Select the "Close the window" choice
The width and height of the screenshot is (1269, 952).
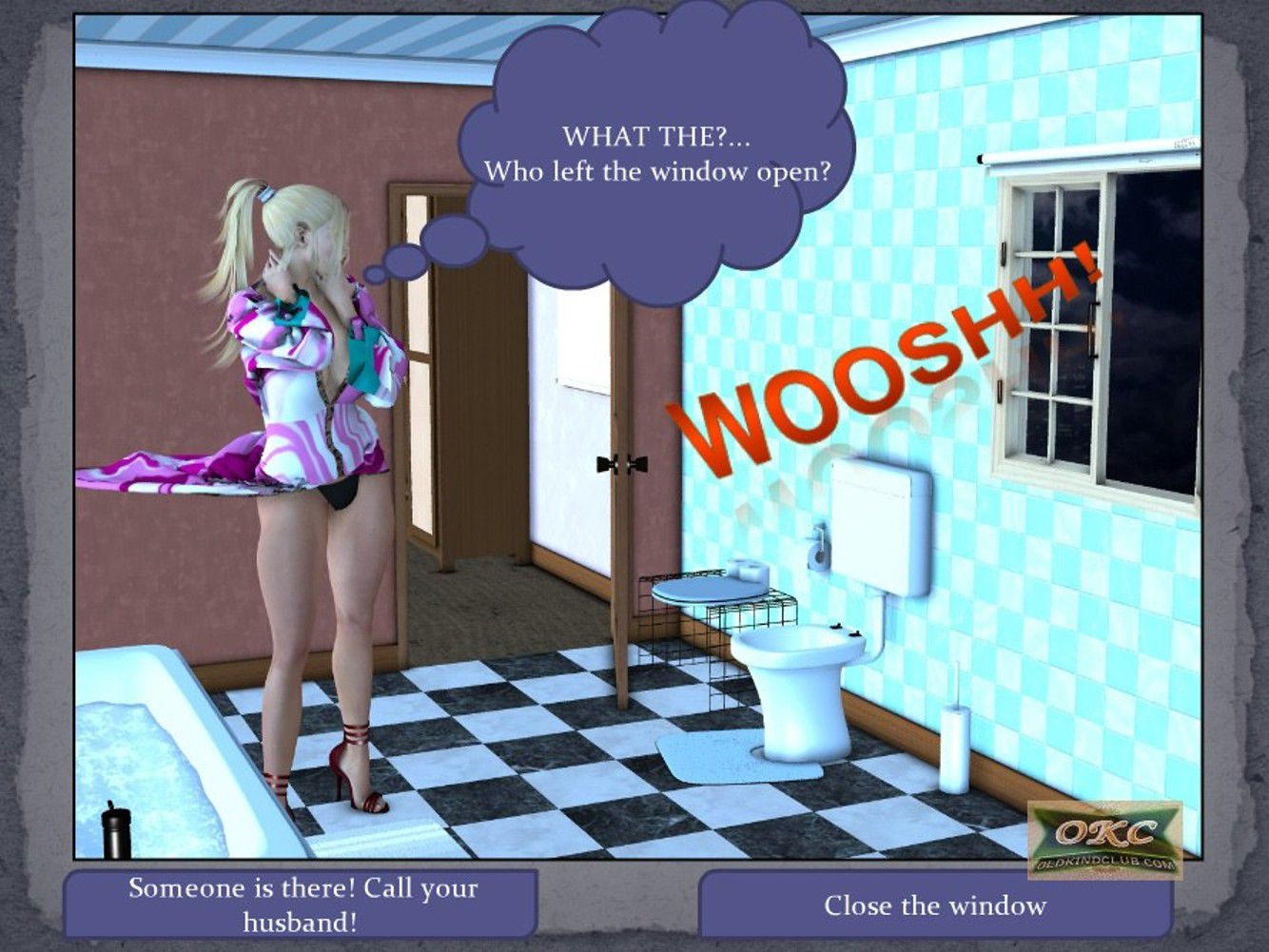point(934,905)
